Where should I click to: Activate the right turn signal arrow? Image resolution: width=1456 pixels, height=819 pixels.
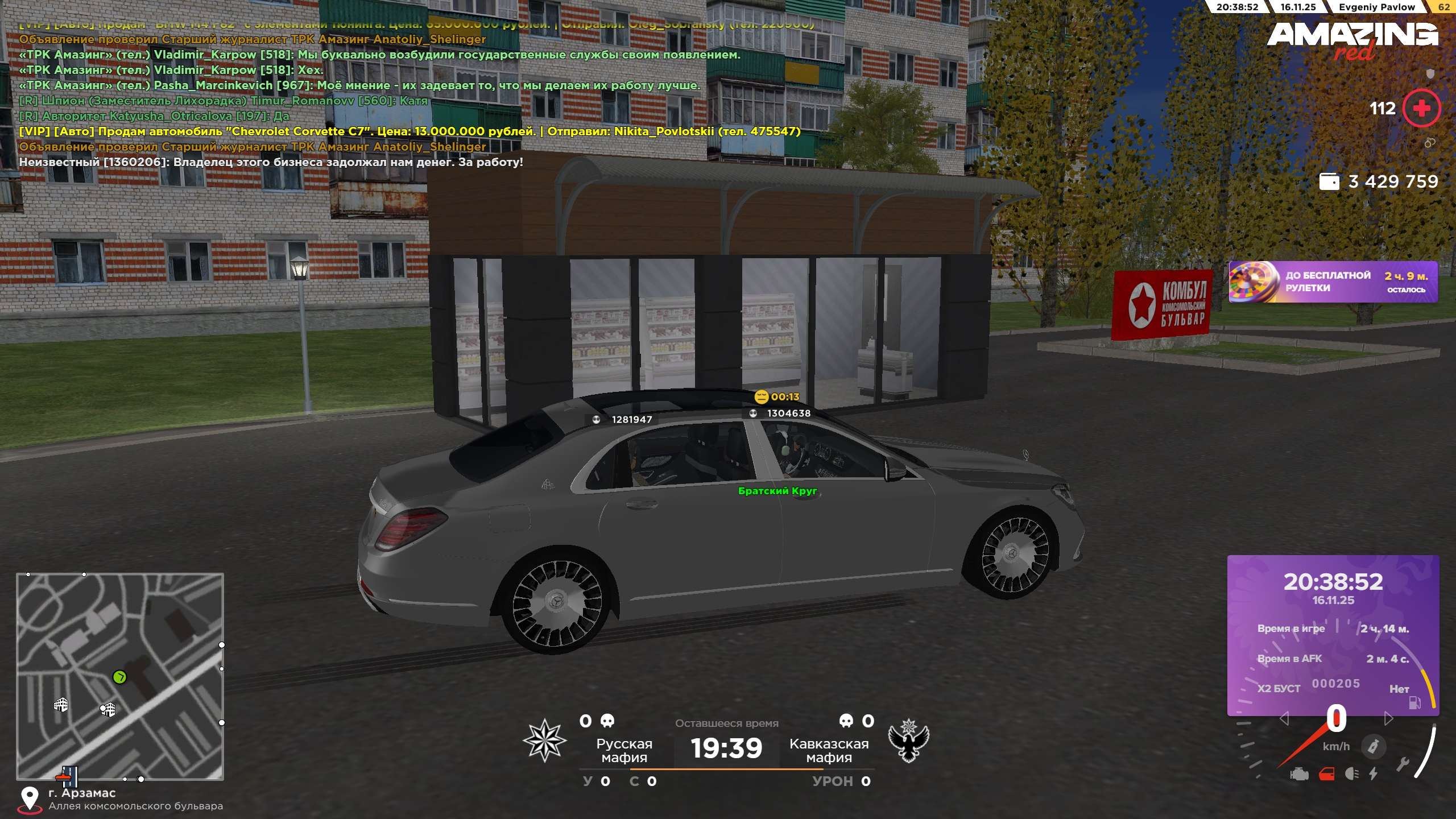(1388, 719)
